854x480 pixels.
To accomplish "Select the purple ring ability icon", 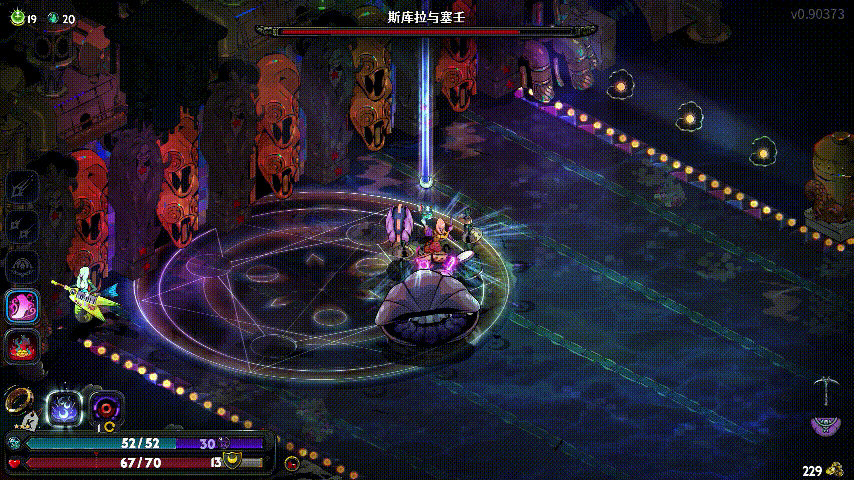I will [106, 407].
